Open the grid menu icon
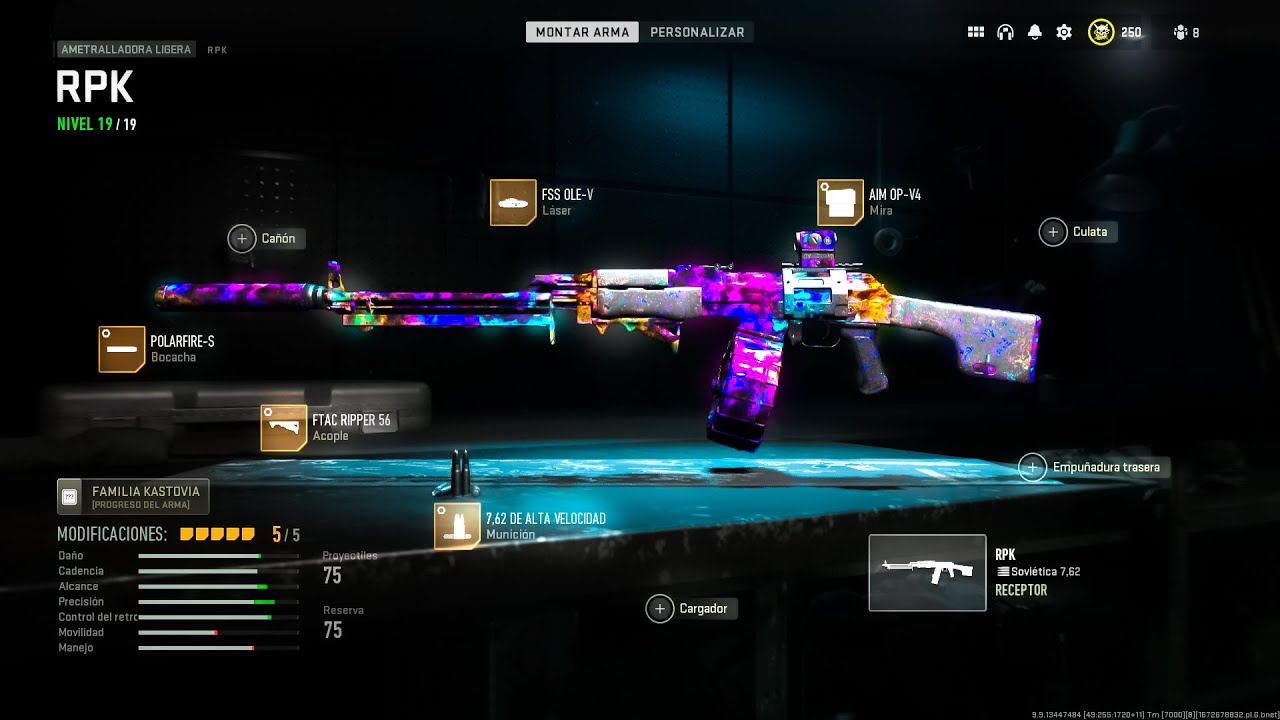 coord(976,32)
